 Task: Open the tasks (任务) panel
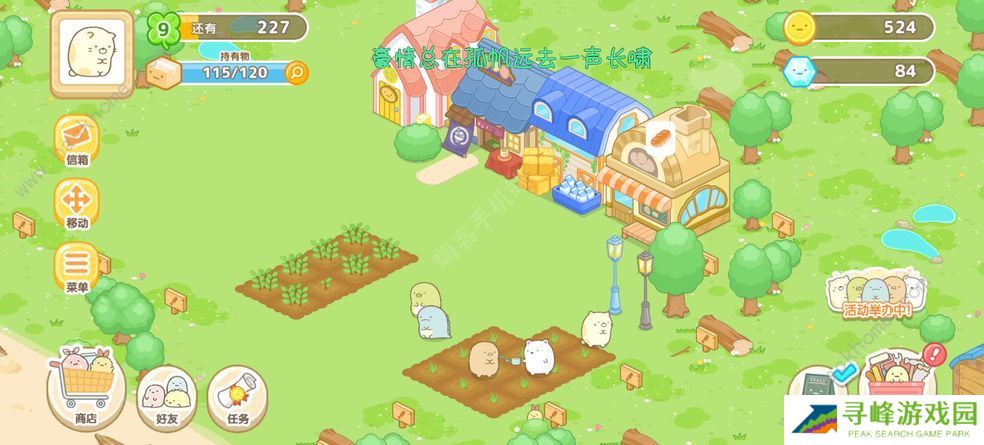pyautogui.click(x=237, y=394)
